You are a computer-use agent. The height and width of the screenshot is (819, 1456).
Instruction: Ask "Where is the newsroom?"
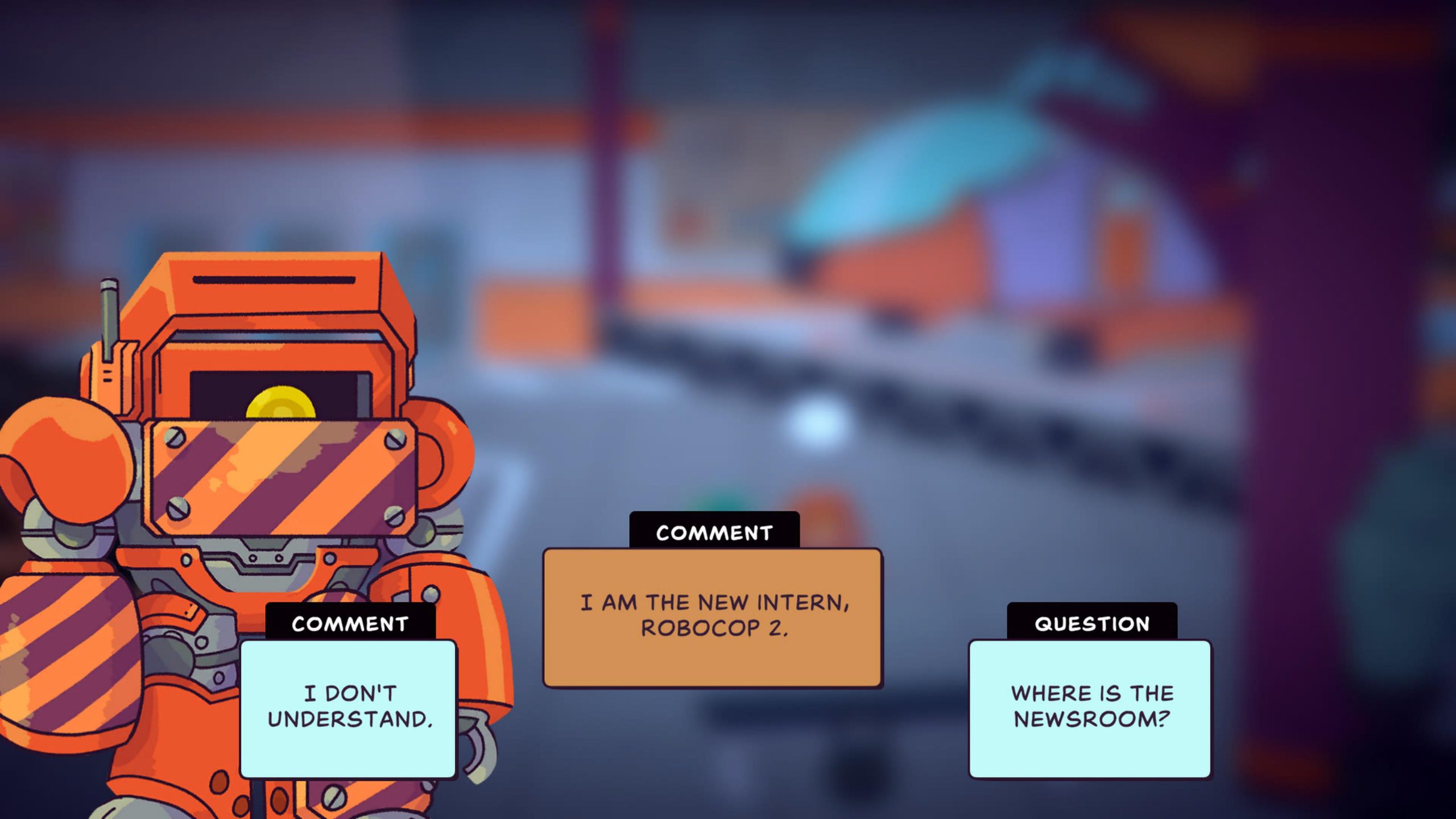pyautogui.click(x=1090, y=708)
